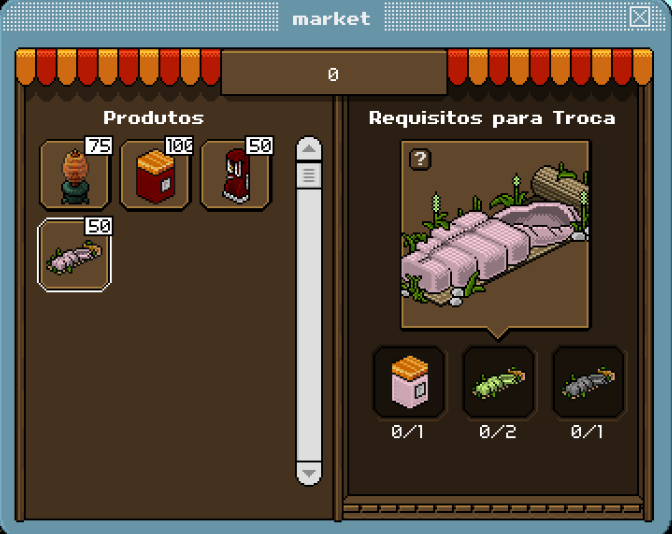Click the scrollbar down arrow

coord(309,472)
